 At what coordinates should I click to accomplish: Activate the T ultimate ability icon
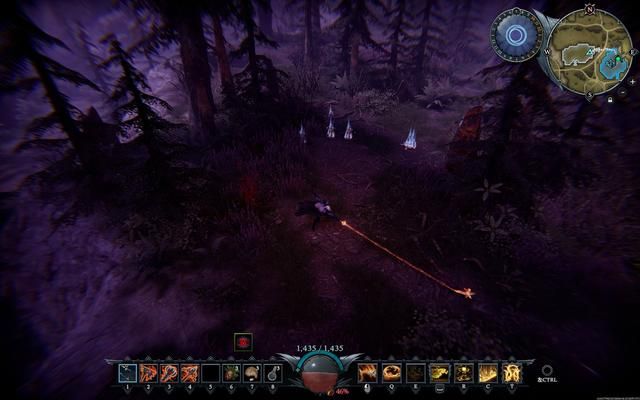coord(511,373)
